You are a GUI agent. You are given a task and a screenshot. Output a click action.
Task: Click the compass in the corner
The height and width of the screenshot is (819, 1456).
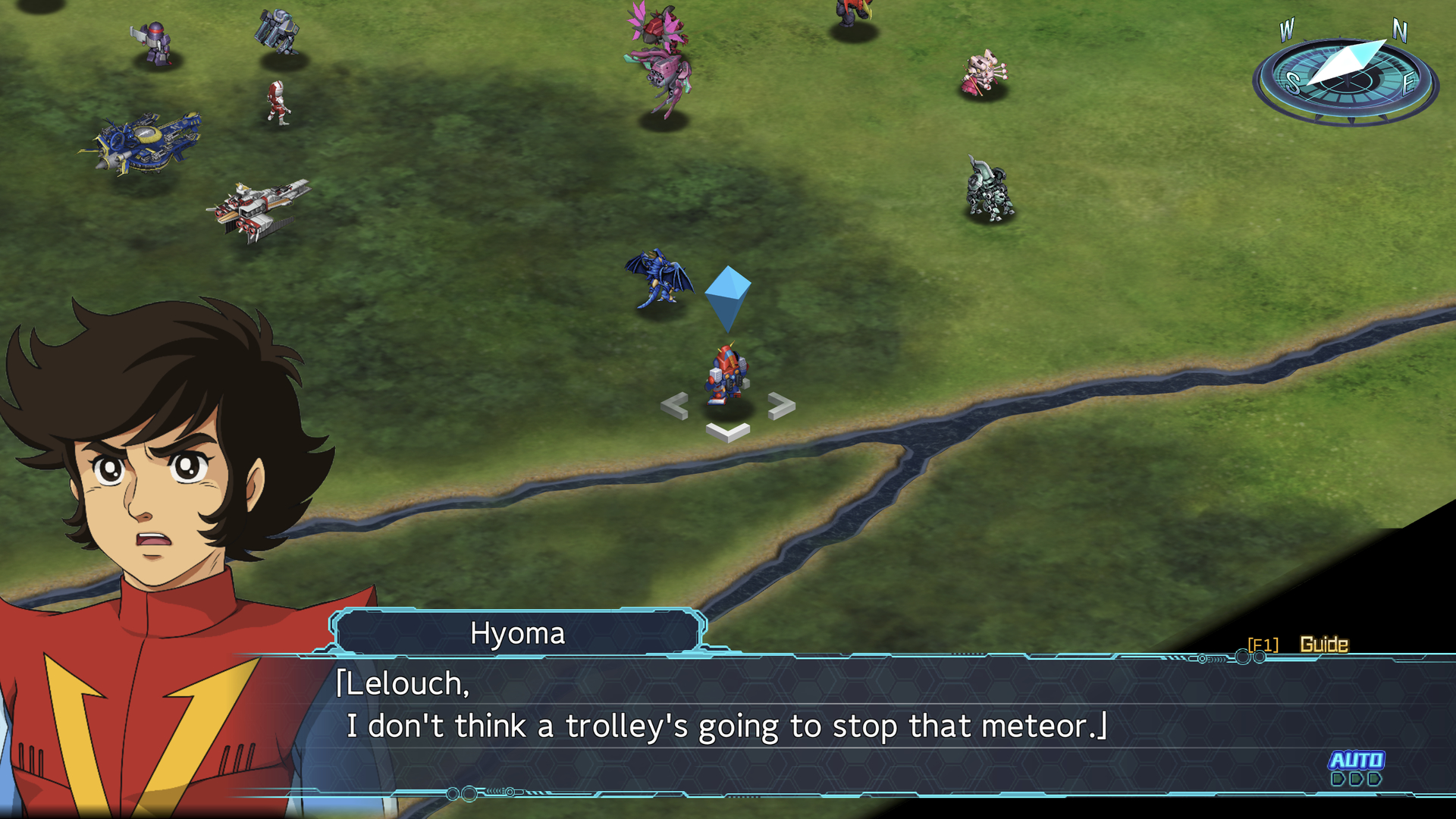pos(1345,76)
